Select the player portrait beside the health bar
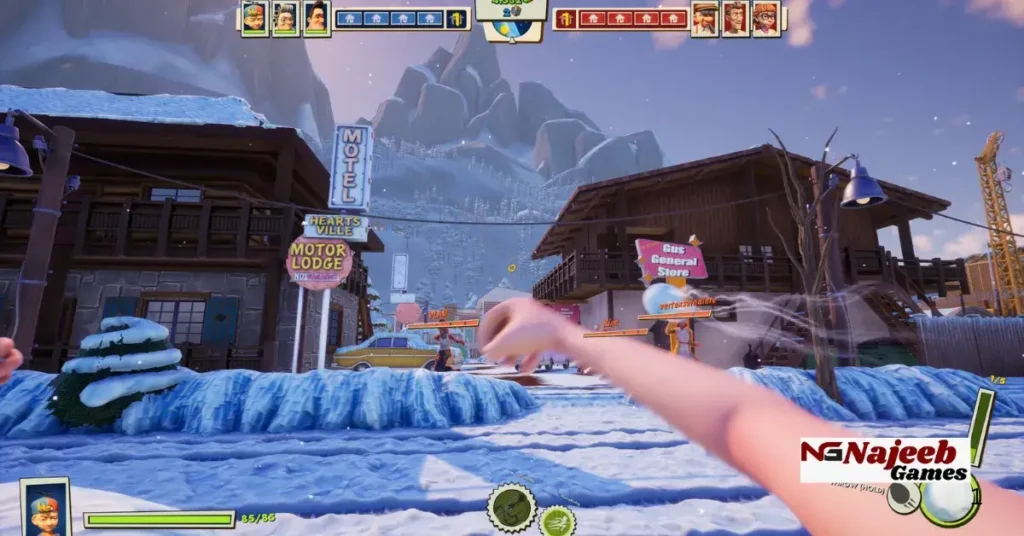Screen dimensions: 1024x536 click(45, 508)
